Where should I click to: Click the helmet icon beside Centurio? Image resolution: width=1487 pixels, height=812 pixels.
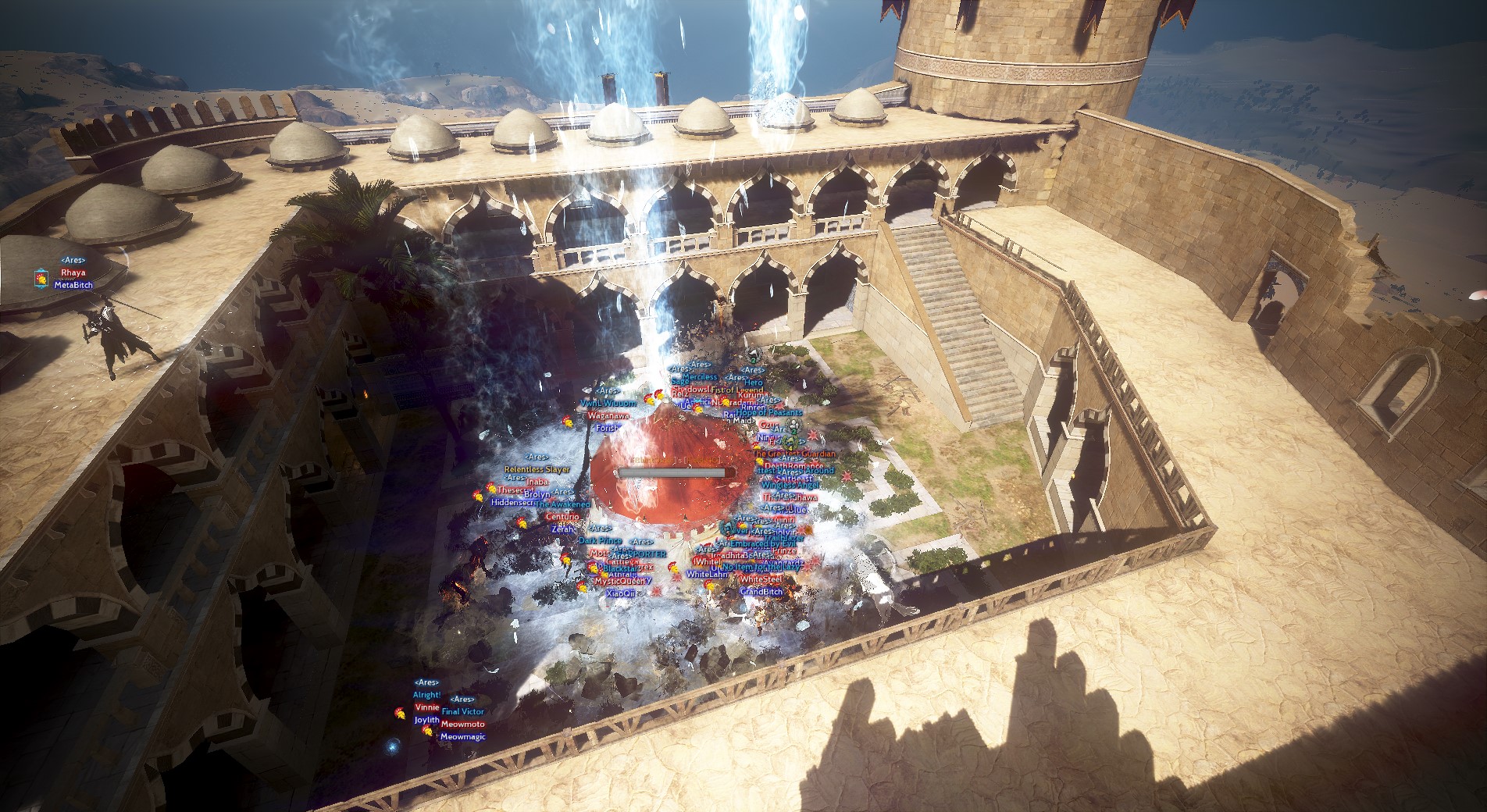[x=522, y=525]
